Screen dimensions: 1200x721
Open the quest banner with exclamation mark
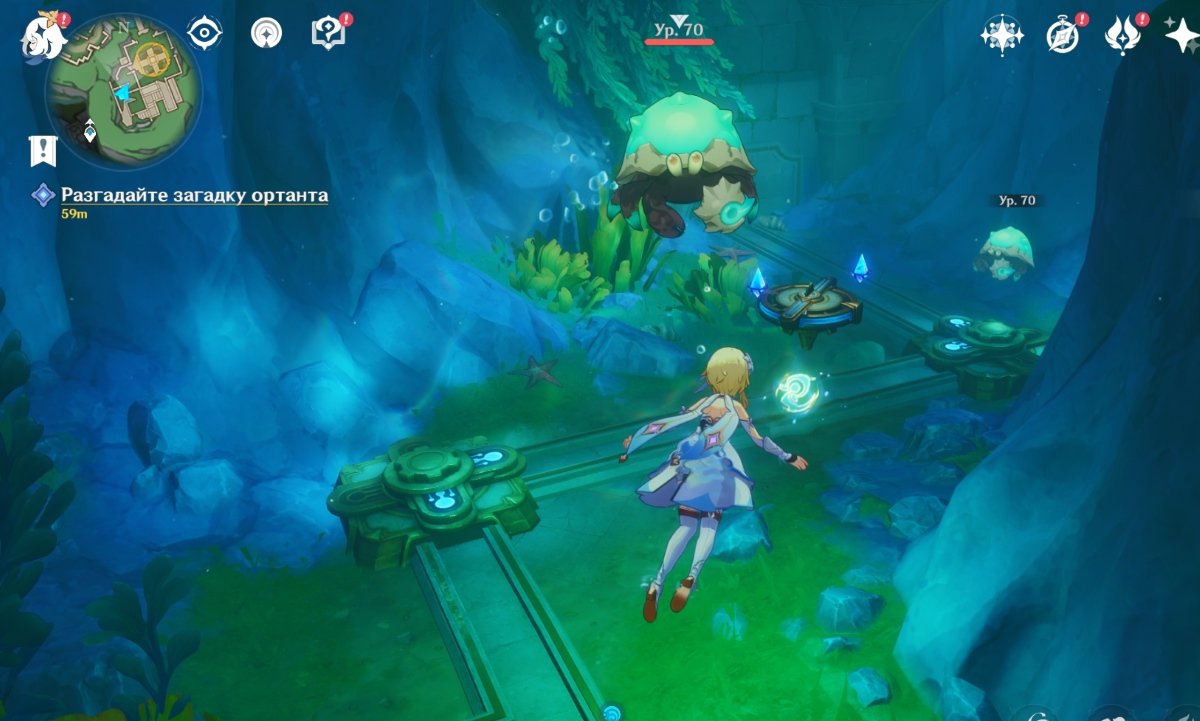[x=43, y=150]
